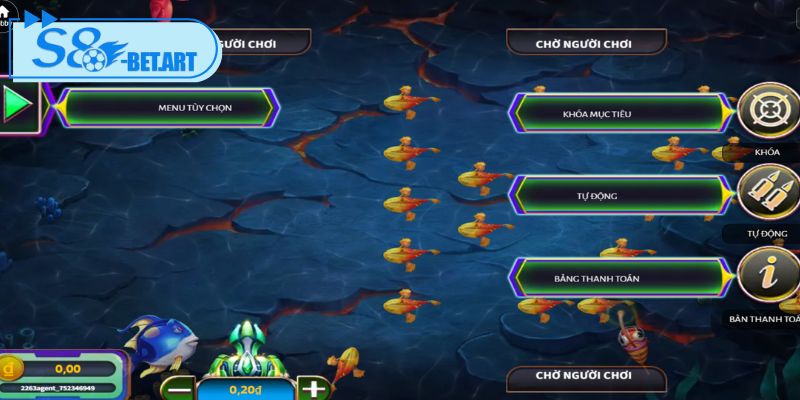Decrease the bet with the minus button
The width and height of the screenshot is (800, 400).
178,388
